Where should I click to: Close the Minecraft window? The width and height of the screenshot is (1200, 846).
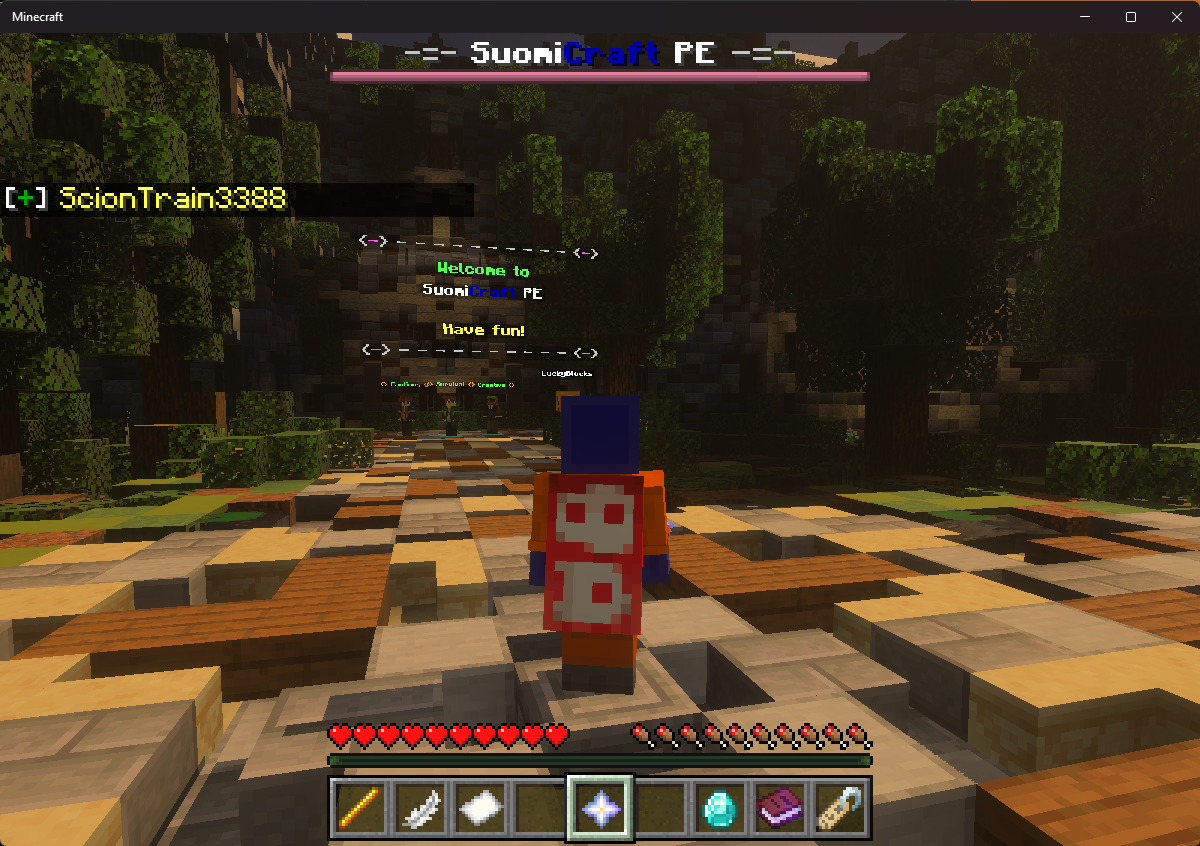[x=1176, y=17]
